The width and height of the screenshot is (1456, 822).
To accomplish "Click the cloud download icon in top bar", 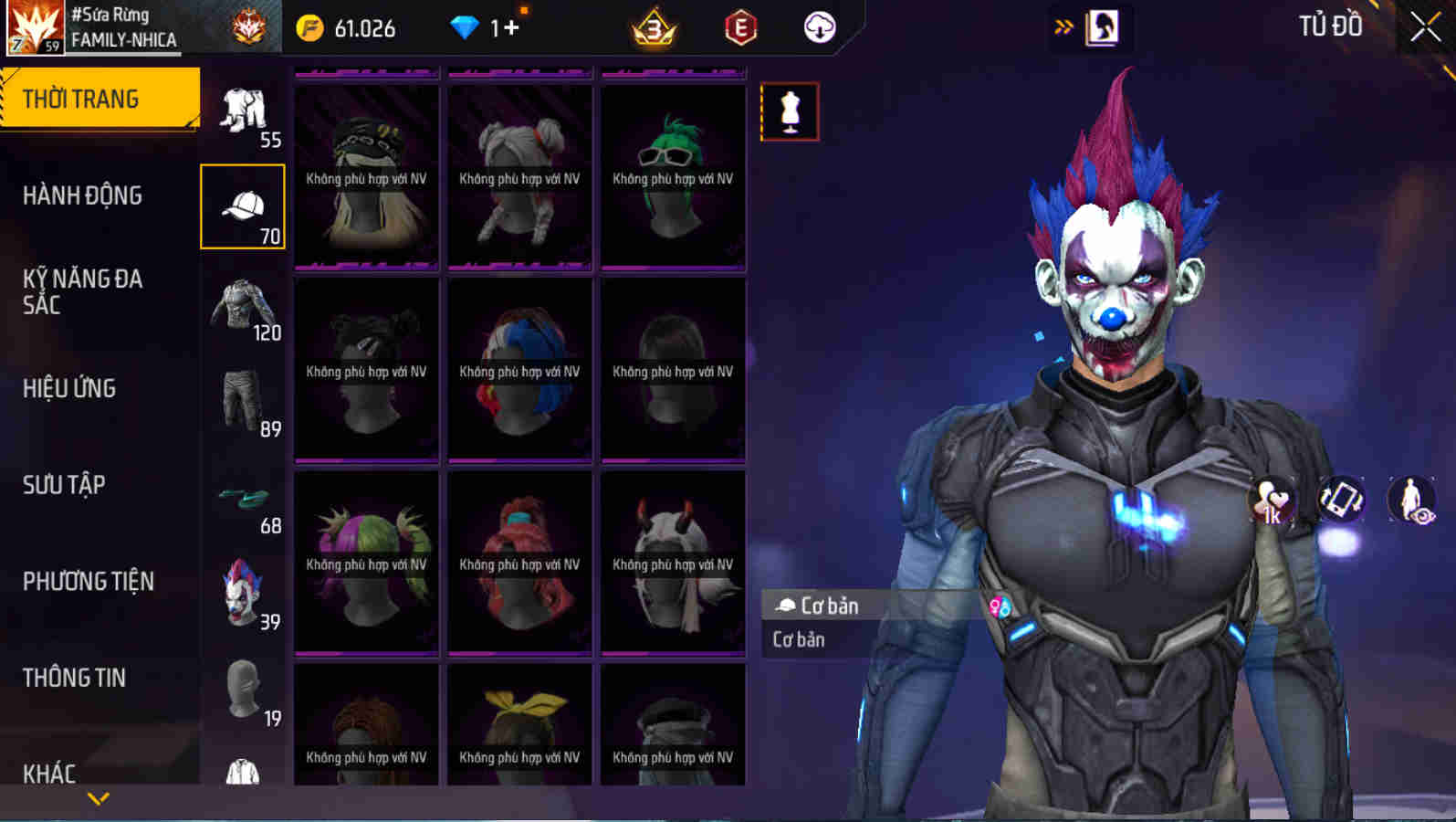I will [x=819, y=27].
